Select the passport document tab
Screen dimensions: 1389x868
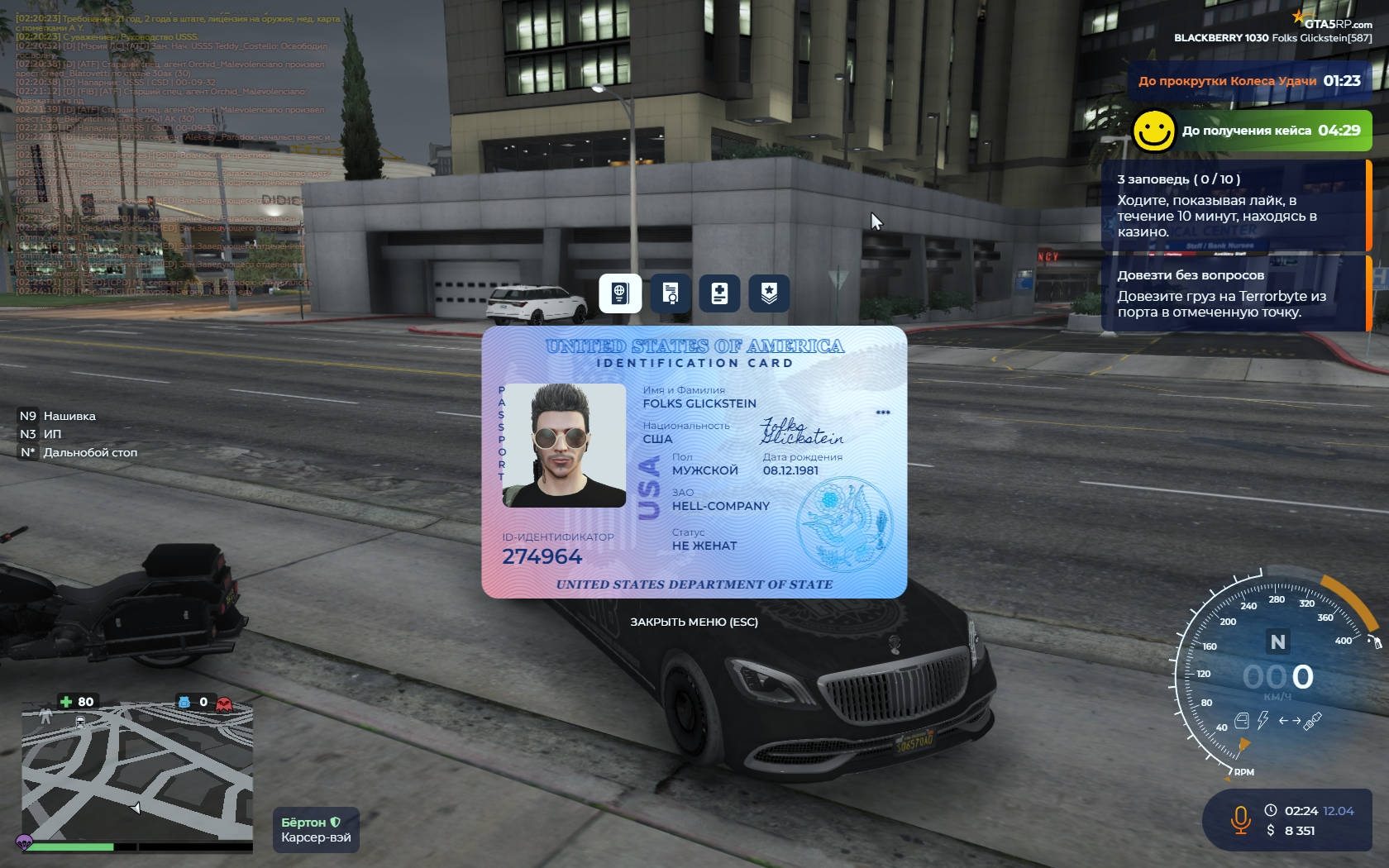pyautogui.click(x=620, y=293)
